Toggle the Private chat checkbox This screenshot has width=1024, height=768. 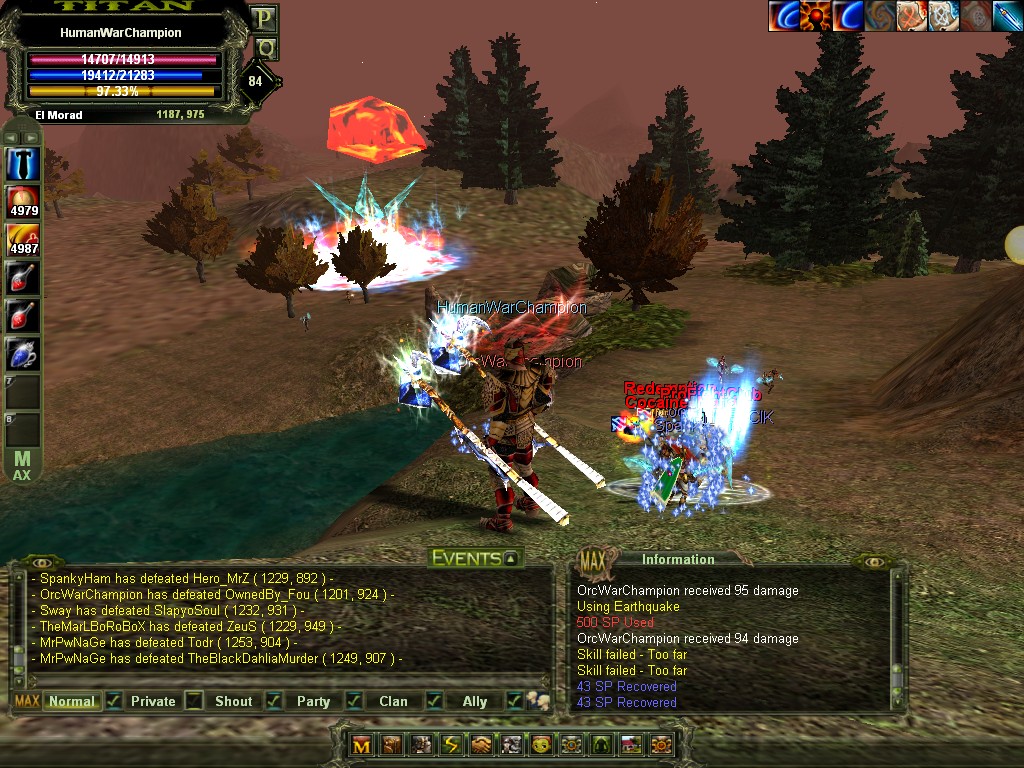pyautogui.click(x=194, y=701)
